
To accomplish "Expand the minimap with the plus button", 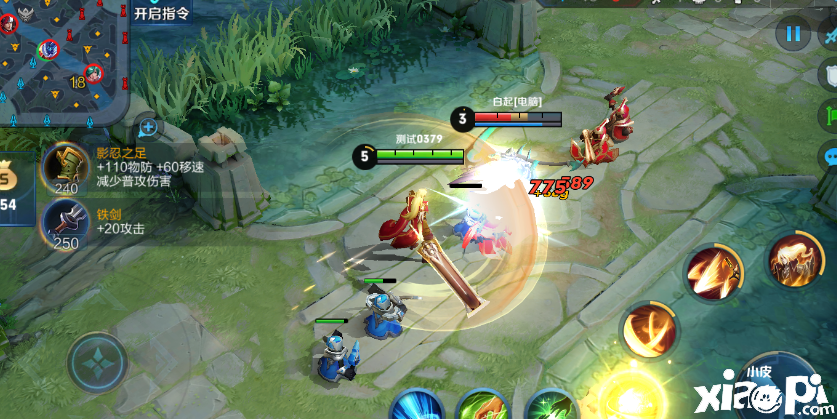I will coord(148,127).
